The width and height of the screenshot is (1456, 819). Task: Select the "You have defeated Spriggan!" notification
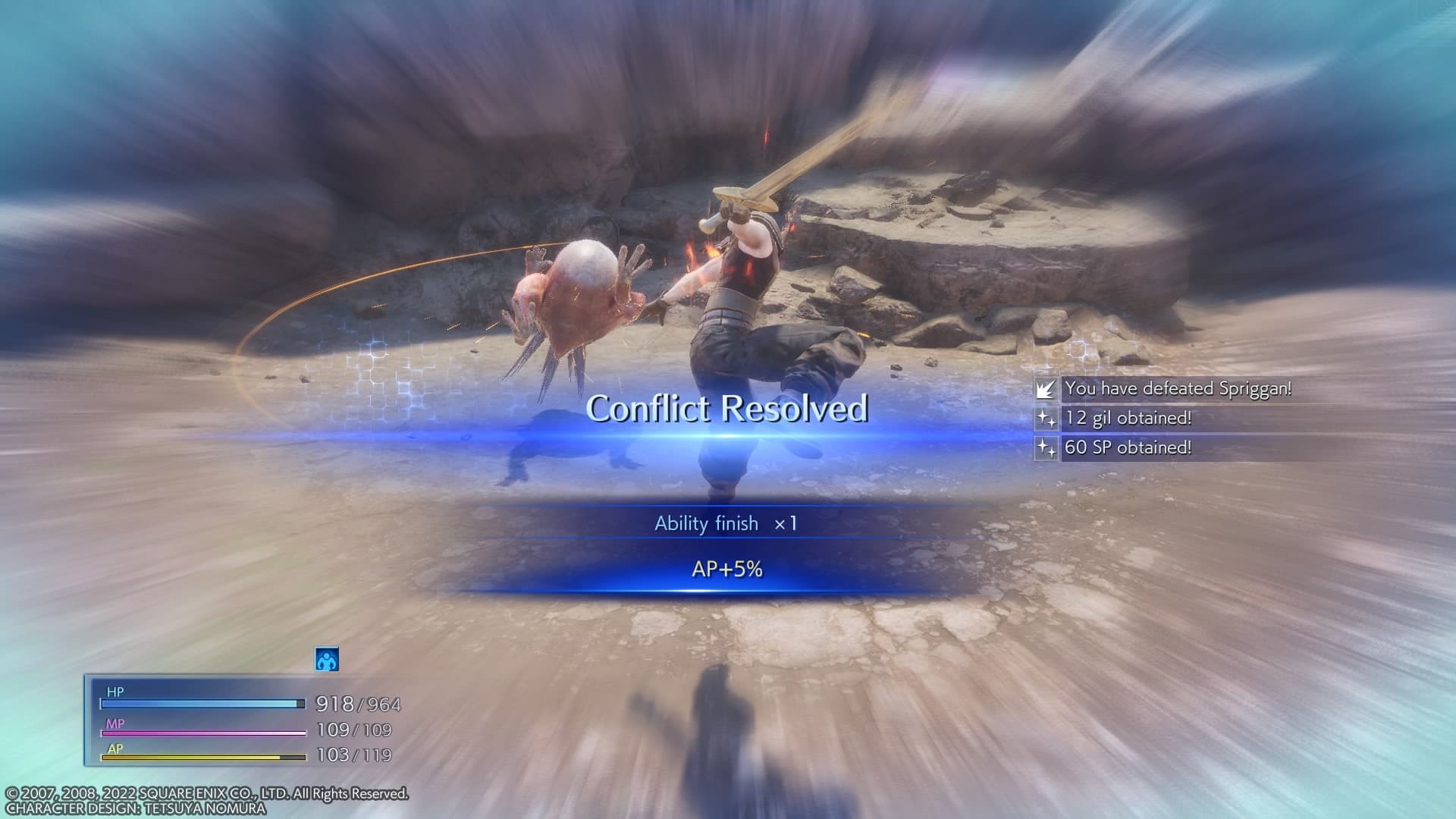(x=1177, y=389)
